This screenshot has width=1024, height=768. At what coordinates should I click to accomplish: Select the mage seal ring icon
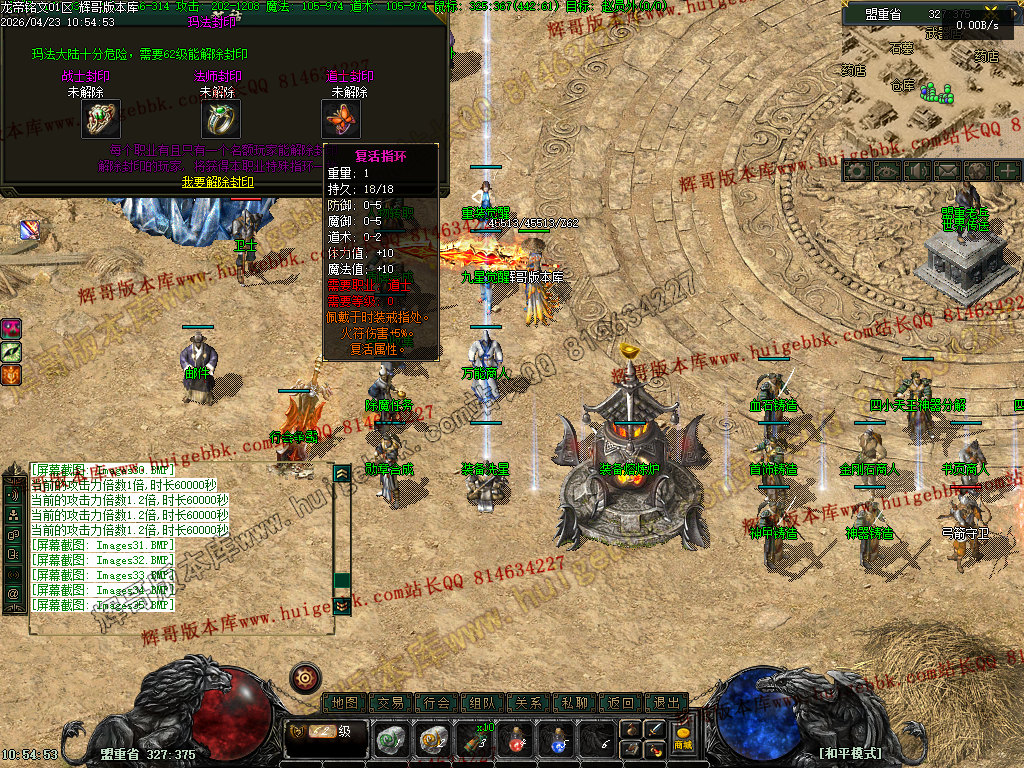click(x=221, y=119)
